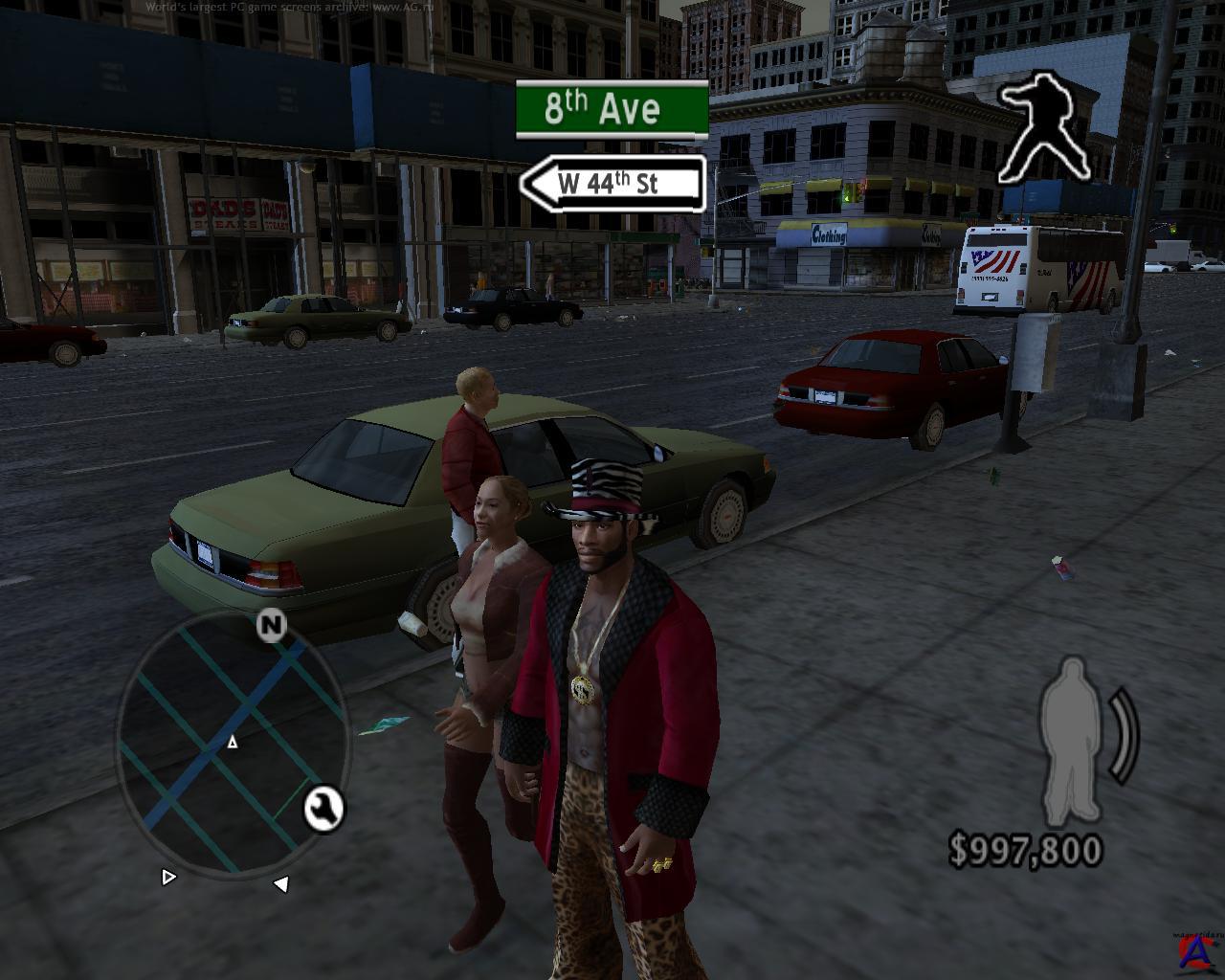
Task: Click the fighting stance silhouette icon
Action: [x=1044, y=129]
